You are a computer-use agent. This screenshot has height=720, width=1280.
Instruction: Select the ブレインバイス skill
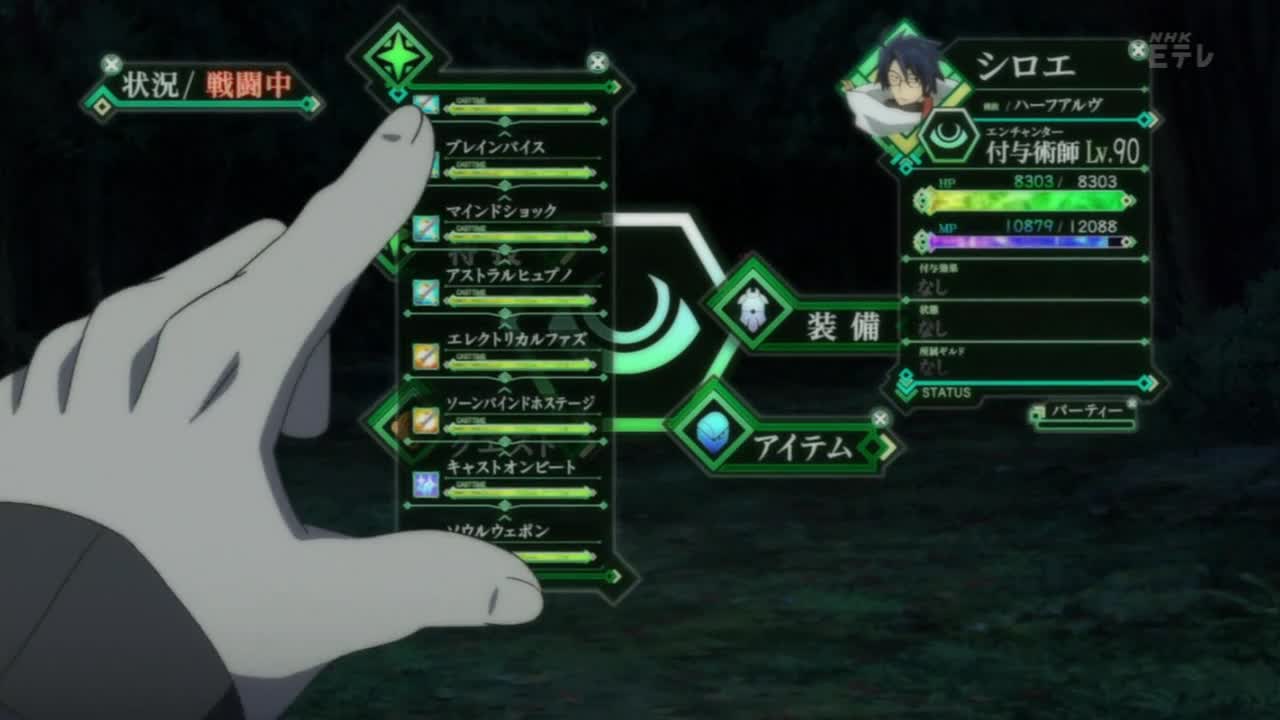[496, 148]
